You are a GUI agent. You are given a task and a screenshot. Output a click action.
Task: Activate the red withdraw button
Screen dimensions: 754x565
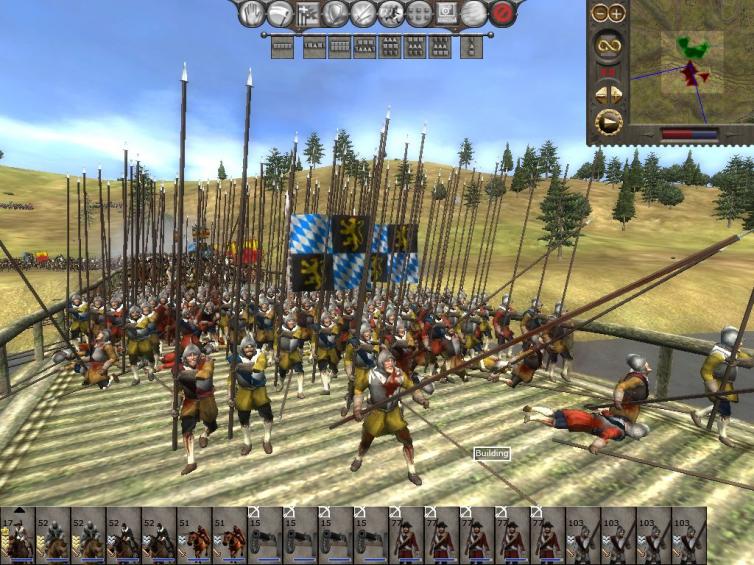point(503,14)
